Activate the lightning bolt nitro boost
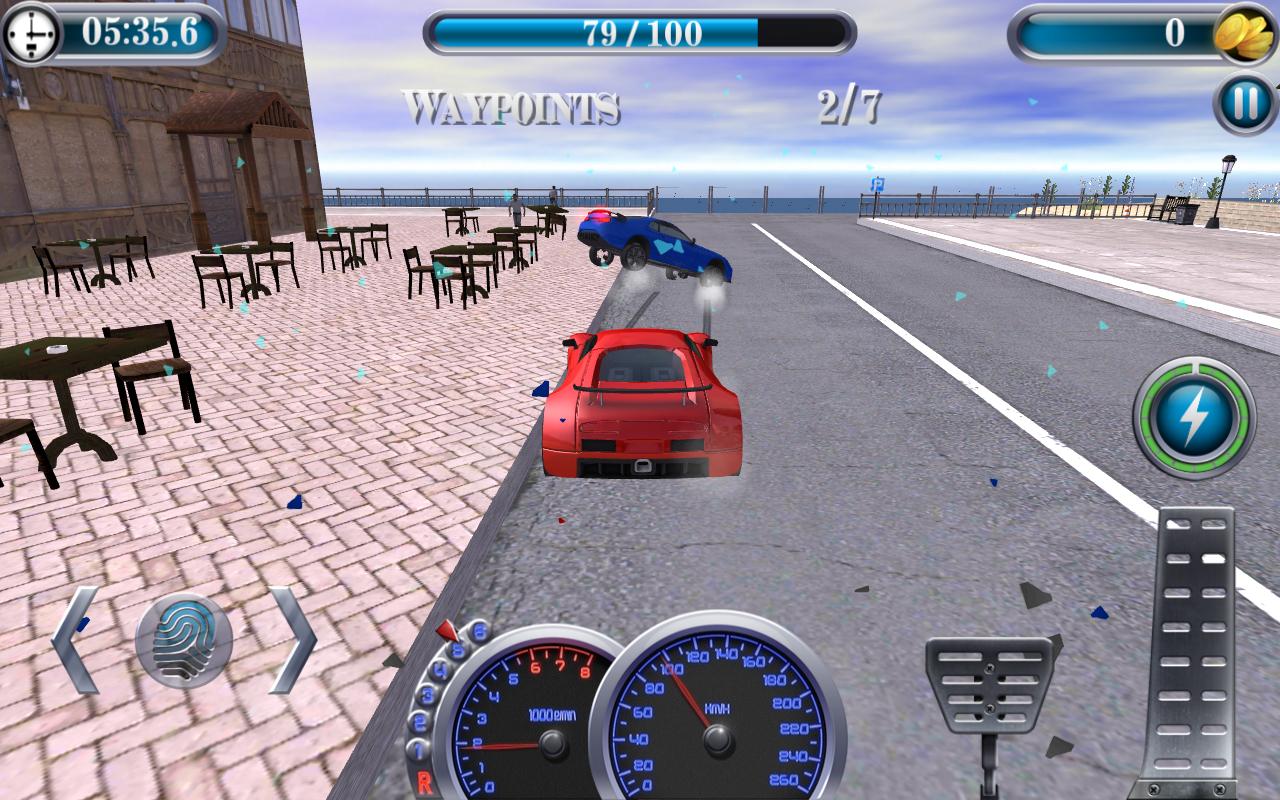Viewport: 1280px width, 800px height. (1193, 417)
